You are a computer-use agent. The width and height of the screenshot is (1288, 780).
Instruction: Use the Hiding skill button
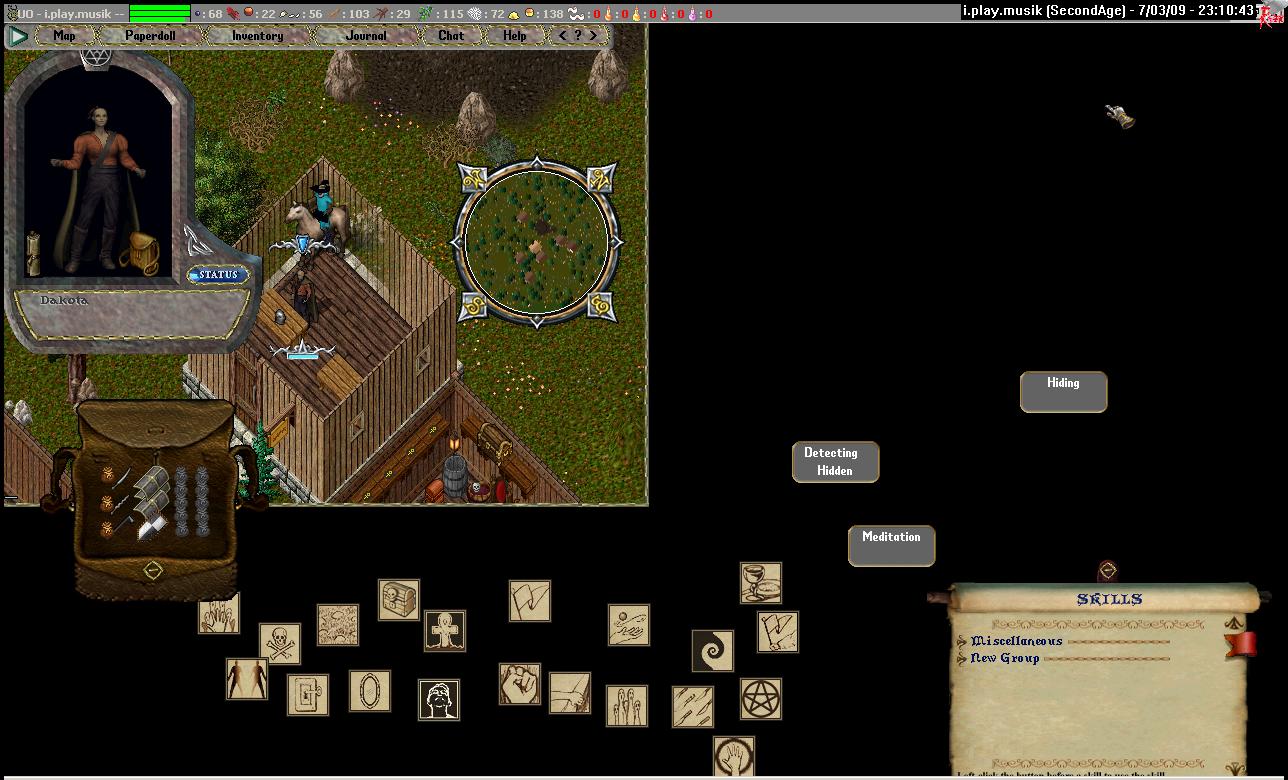[x=1063, y=392]
